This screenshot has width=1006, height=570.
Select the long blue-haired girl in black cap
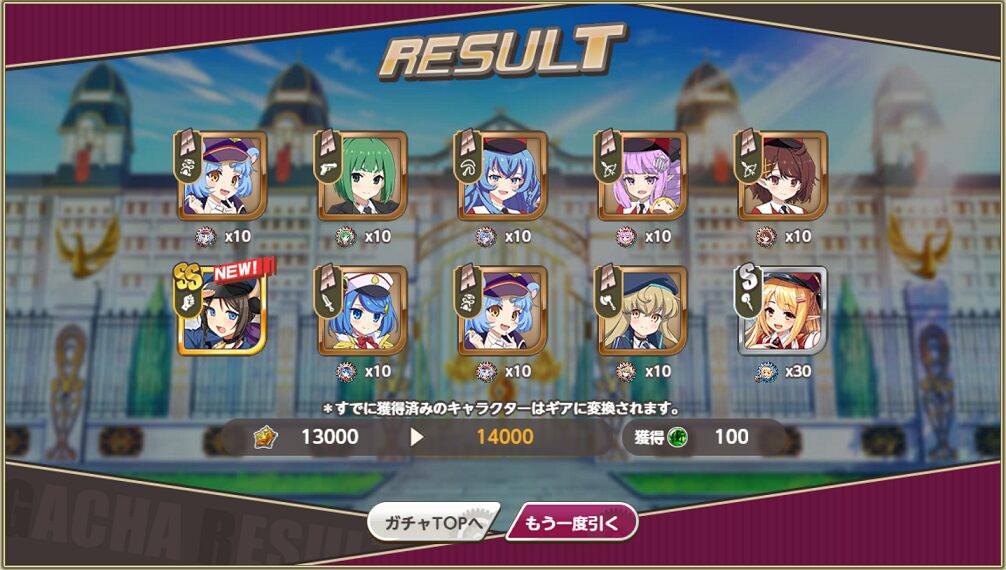tap(502, 176)
